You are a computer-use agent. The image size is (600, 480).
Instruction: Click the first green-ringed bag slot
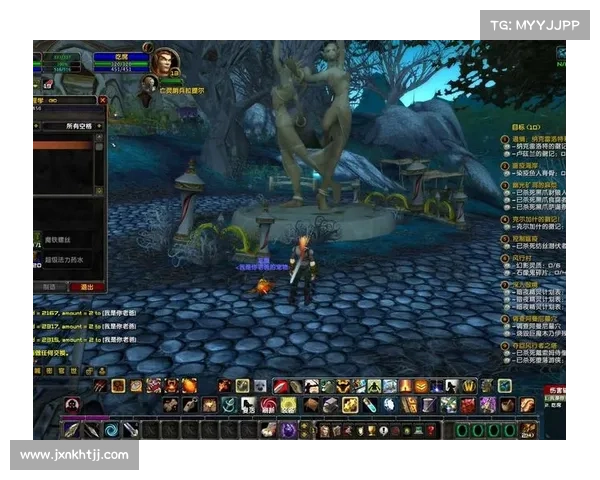coord(463,430)
